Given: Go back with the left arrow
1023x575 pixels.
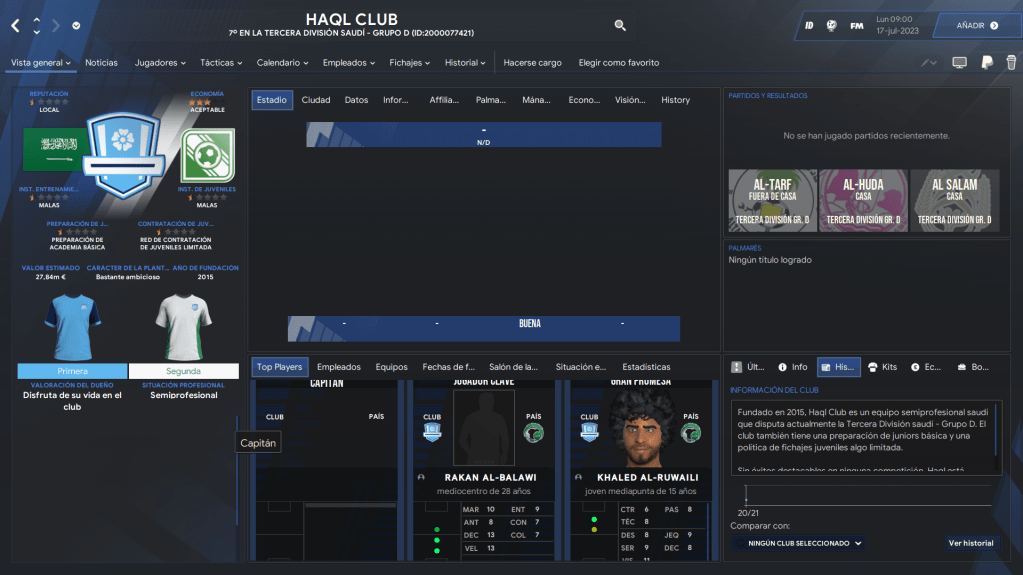Looking at the screenshot, I should pos(15,25).
